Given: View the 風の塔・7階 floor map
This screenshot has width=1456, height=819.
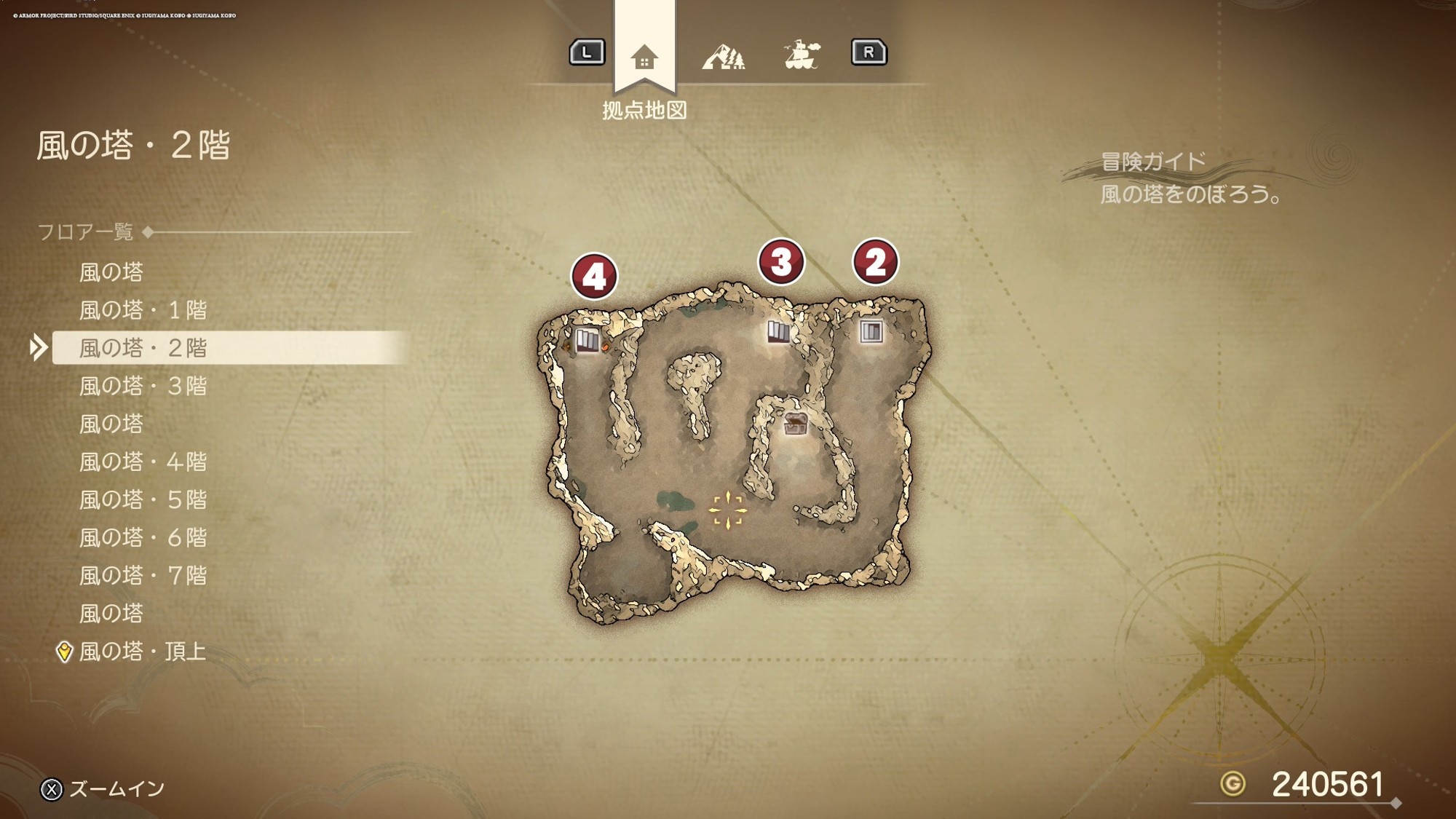Looking at the screenshot, I should pos(143,575).
